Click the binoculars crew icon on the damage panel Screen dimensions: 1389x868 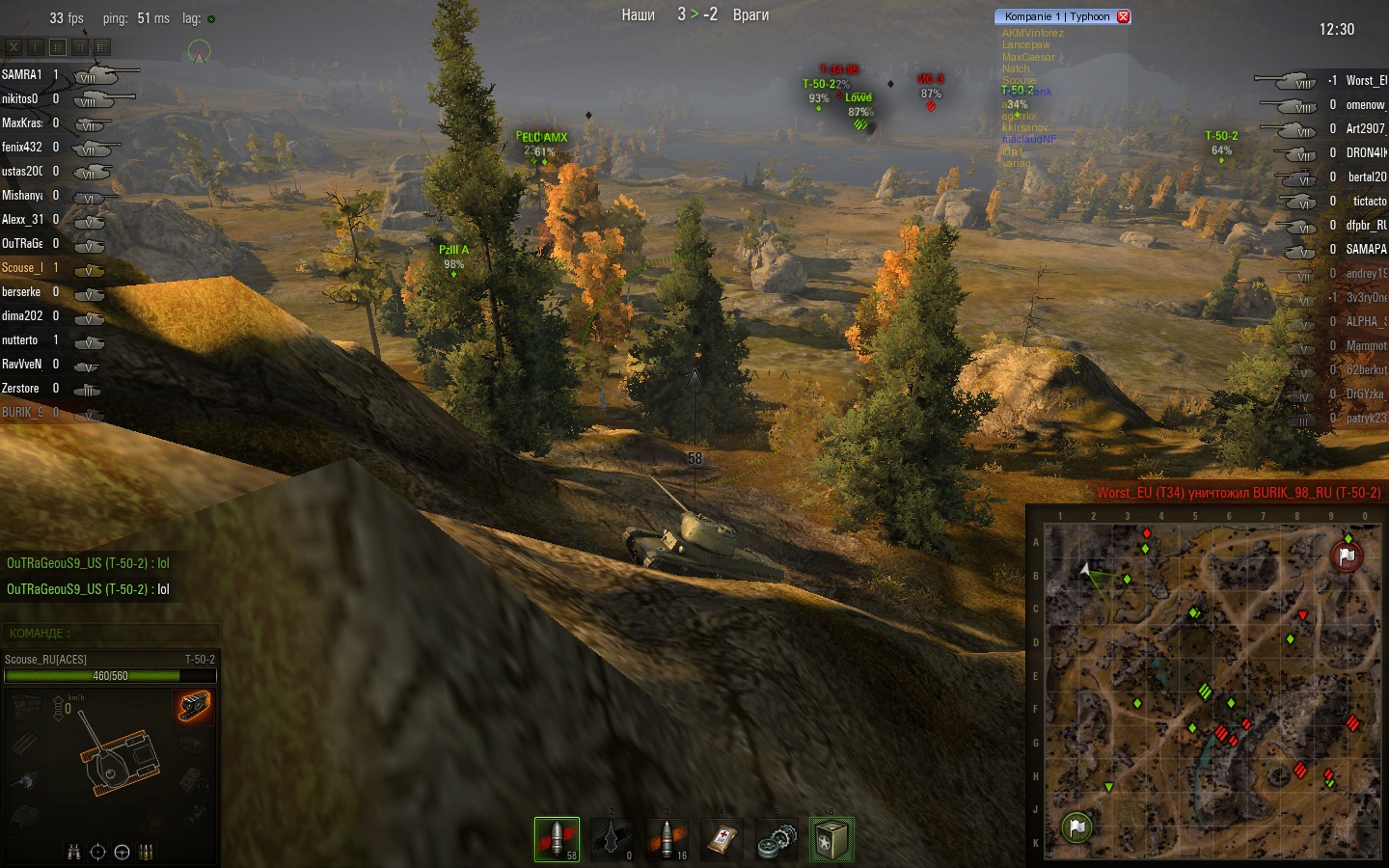(x=74, y=852)
